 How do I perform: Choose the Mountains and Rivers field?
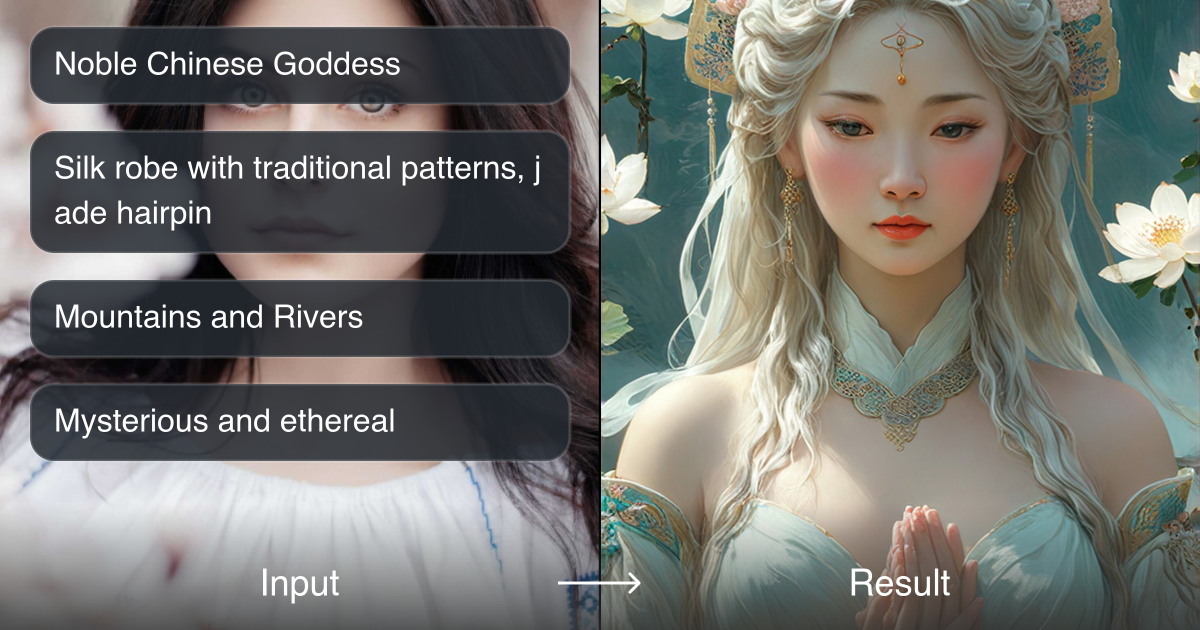point(300,318)
